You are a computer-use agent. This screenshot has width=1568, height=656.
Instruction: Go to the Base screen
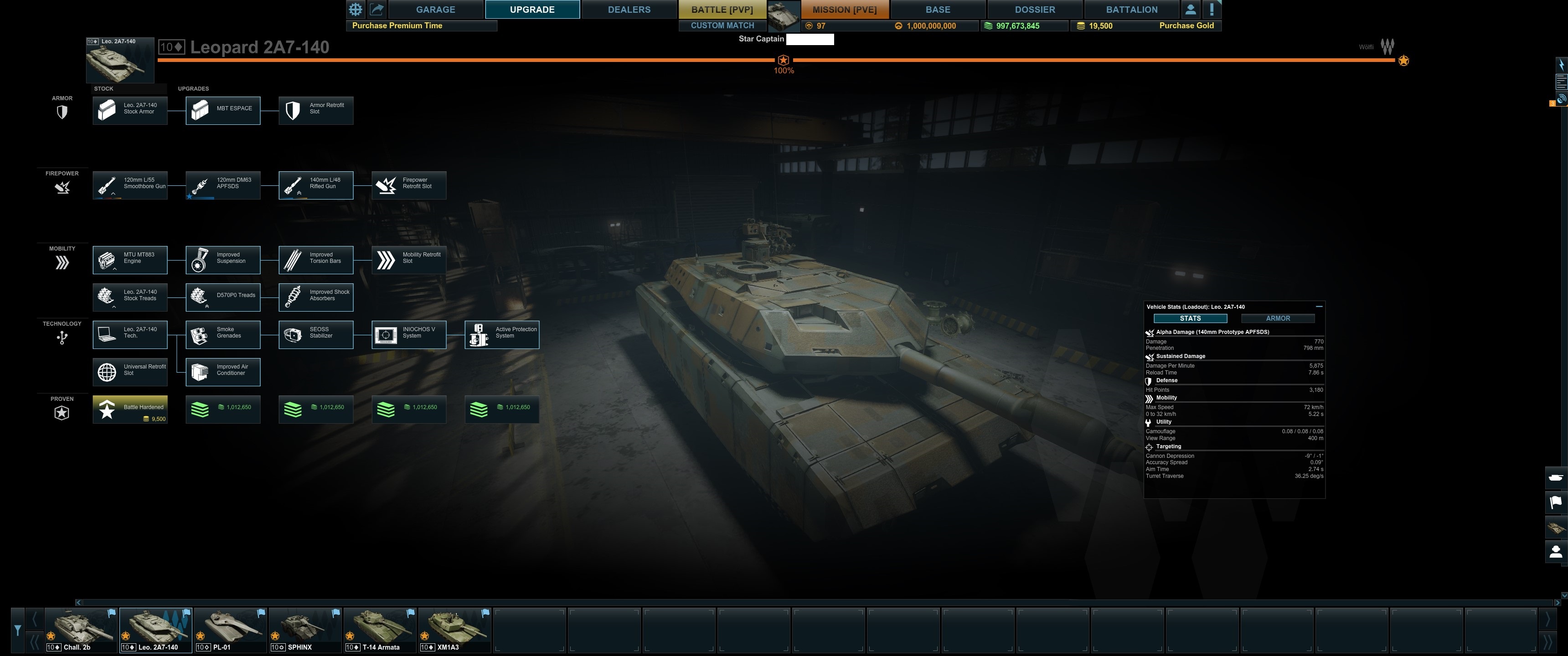point(938,10)
